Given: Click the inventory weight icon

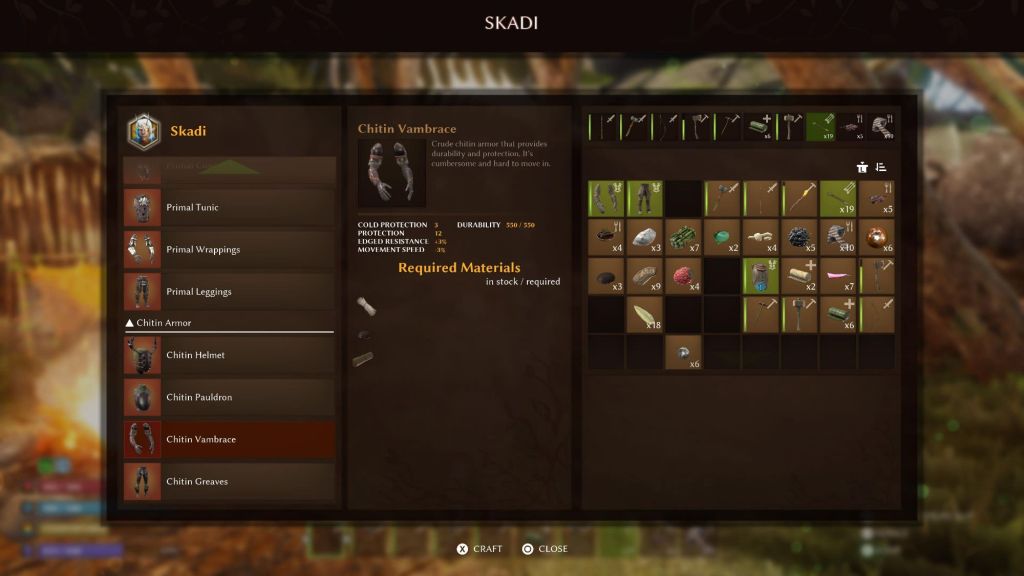Looking at the screenshot, I should click(x=862, y=167).
